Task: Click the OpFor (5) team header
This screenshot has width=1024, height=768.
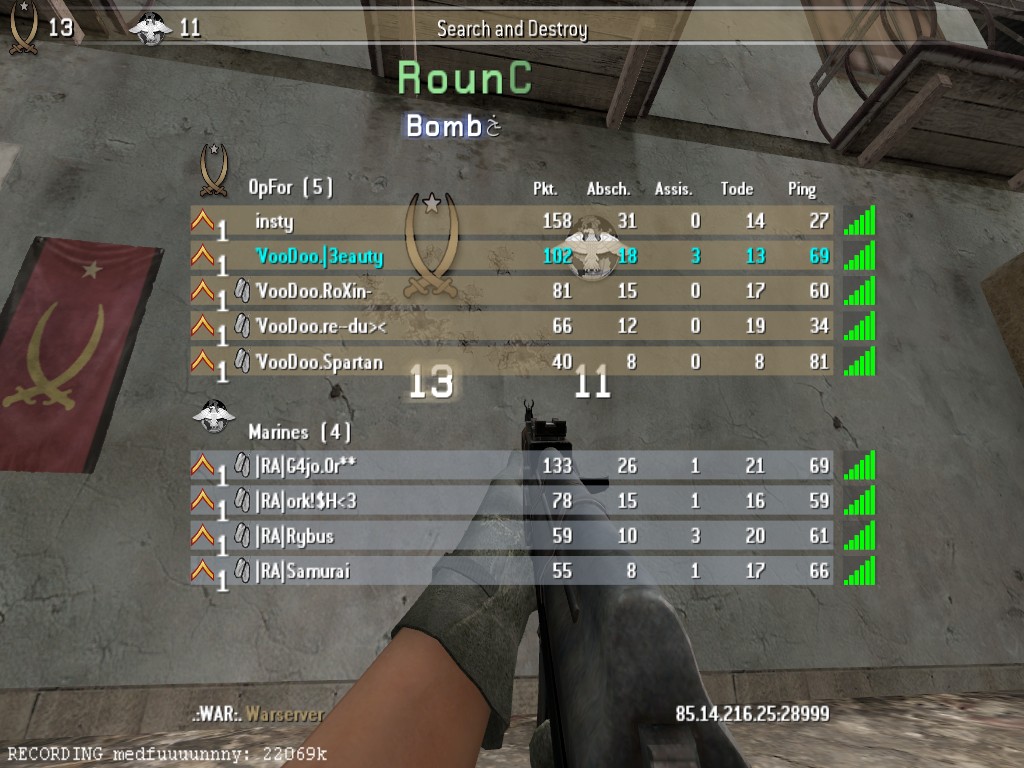Action: [x=290, y=187]
